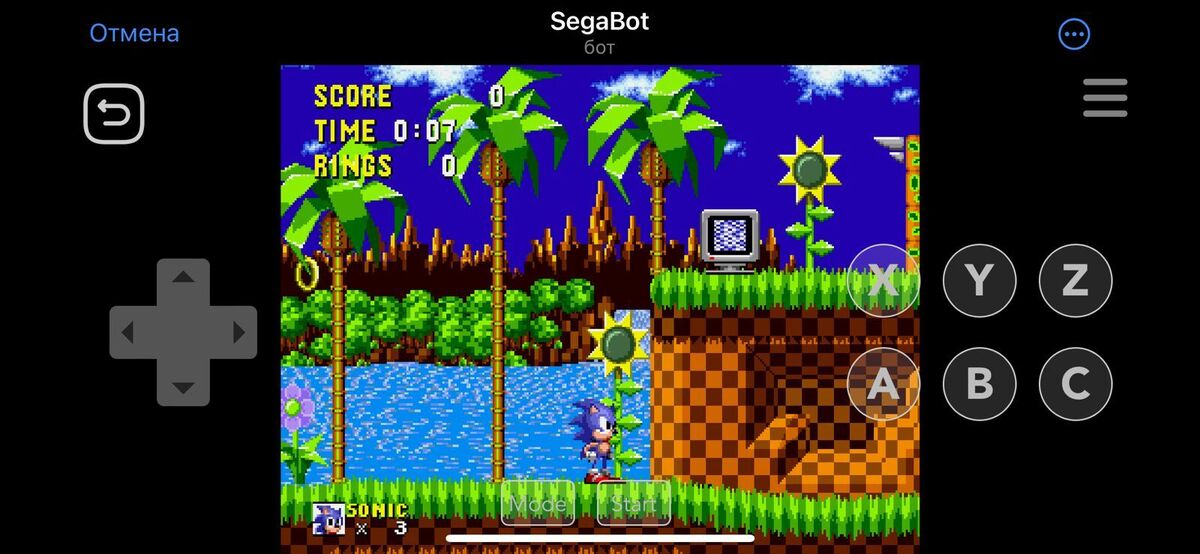Click the back arrow icon
Image resolution: width=1200 pixels, height=554 pixels.
click(x=114, y=114)
